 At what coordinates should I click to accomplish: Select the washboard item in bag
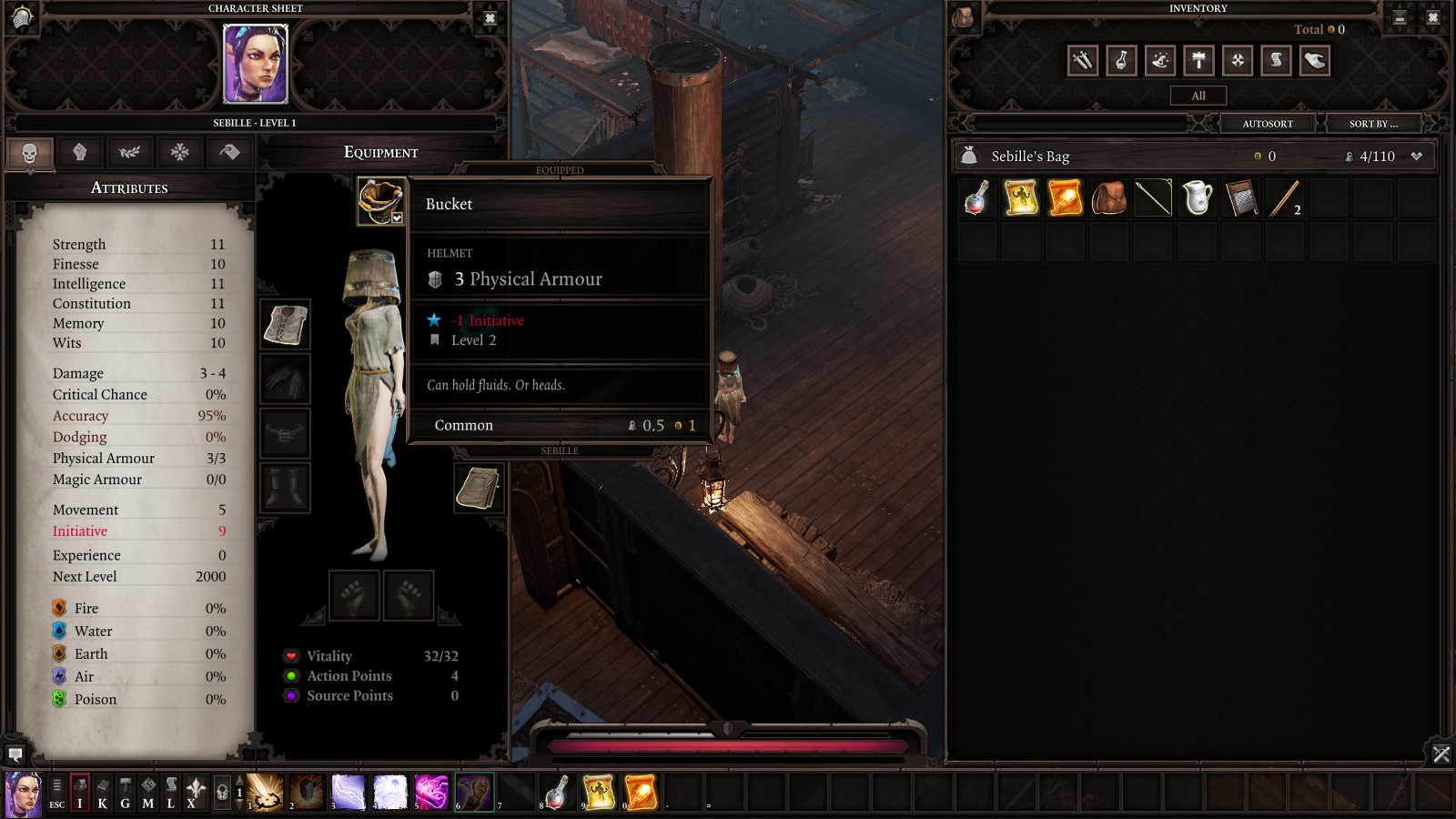click(x=1241, y=197)
